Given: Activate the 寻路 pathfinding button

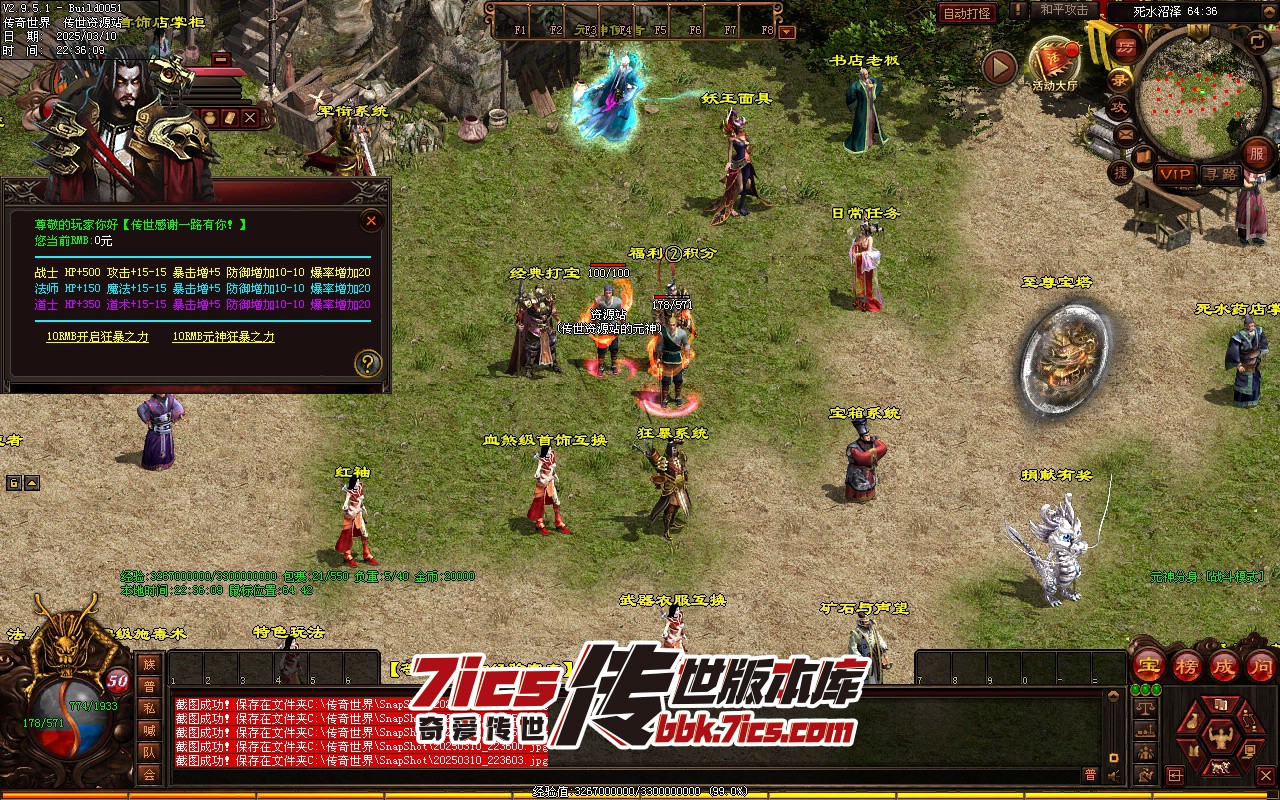Looking at the screenshot, I should click(1220, 174).
